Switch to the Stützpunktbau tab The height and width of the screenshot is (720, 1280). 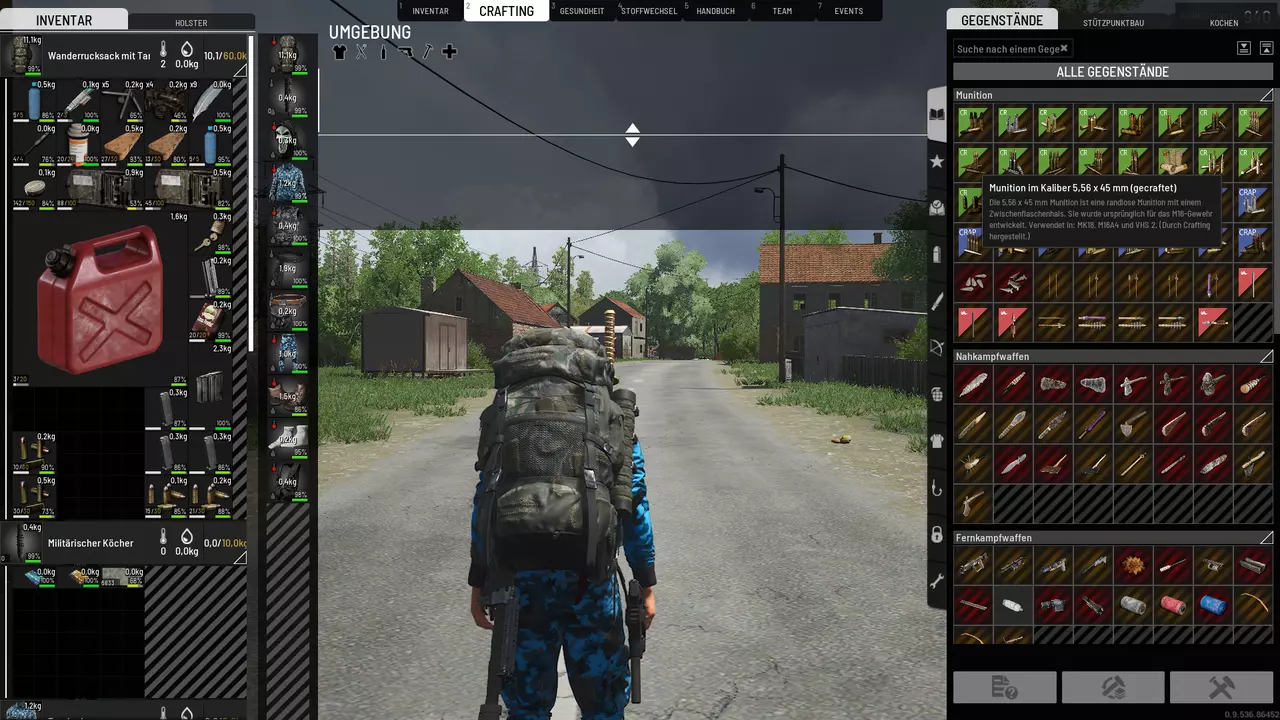pyautogui.click(x=1113, y=22)
